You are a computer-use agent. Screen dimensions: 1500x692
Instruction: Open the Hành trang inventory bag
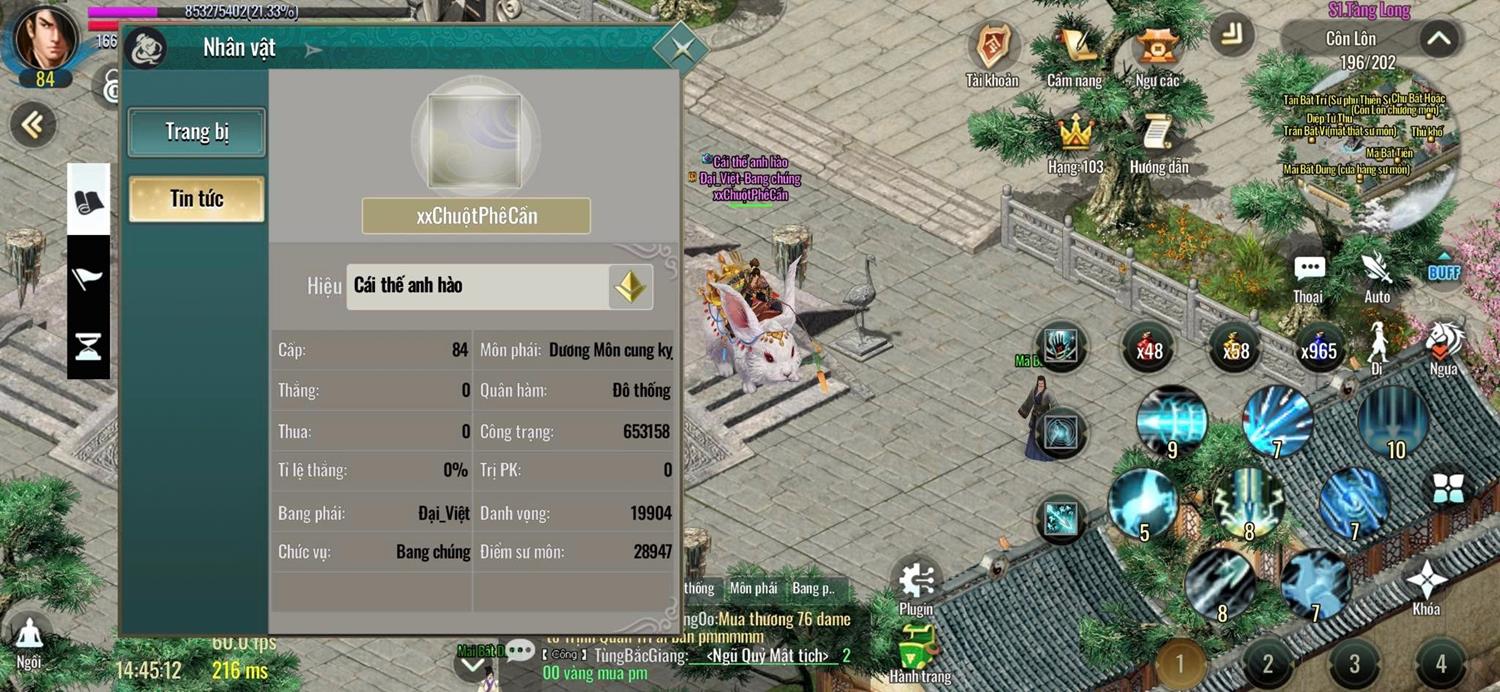919,650
